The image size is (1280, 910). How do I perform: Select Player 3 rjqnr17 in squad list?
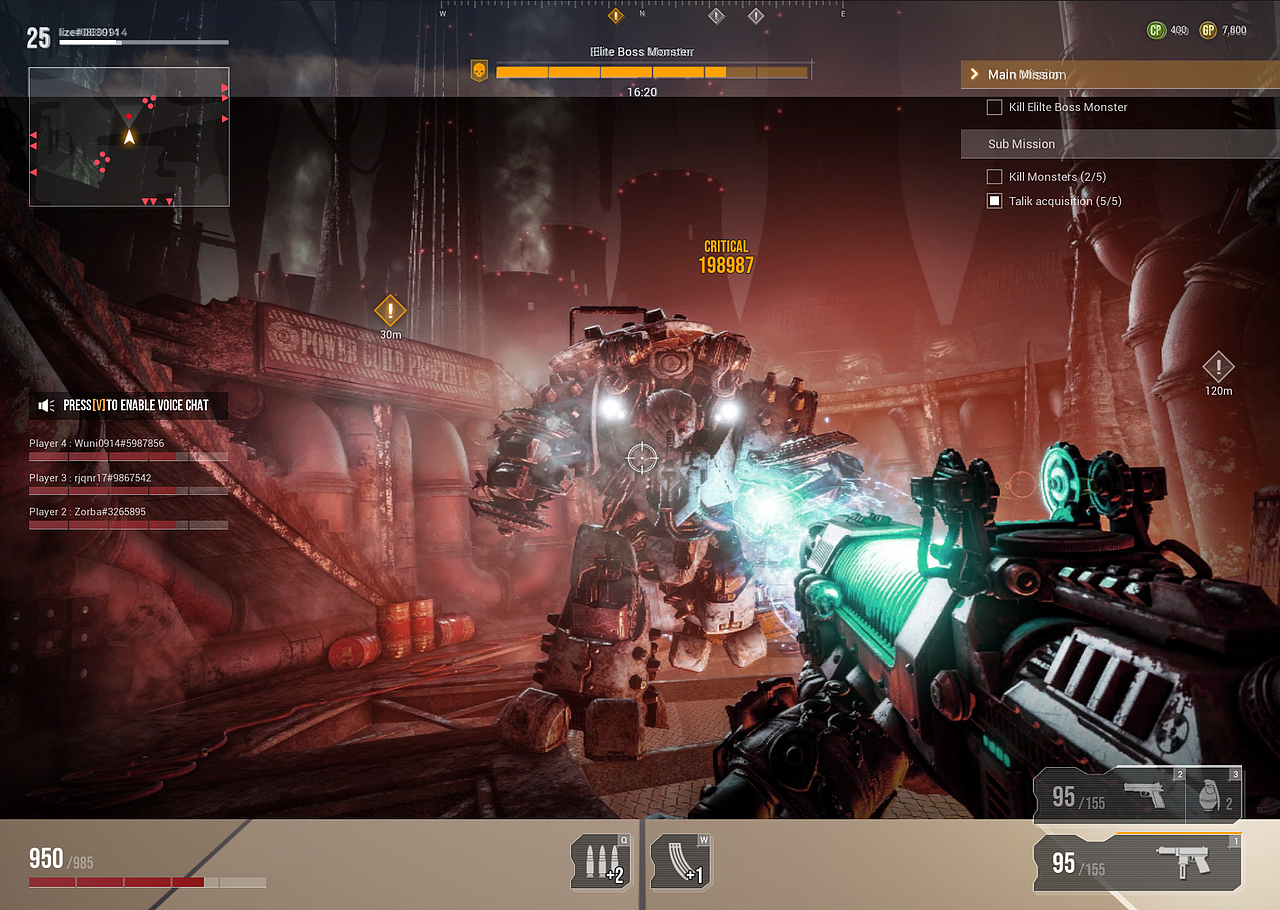(91, 478)
